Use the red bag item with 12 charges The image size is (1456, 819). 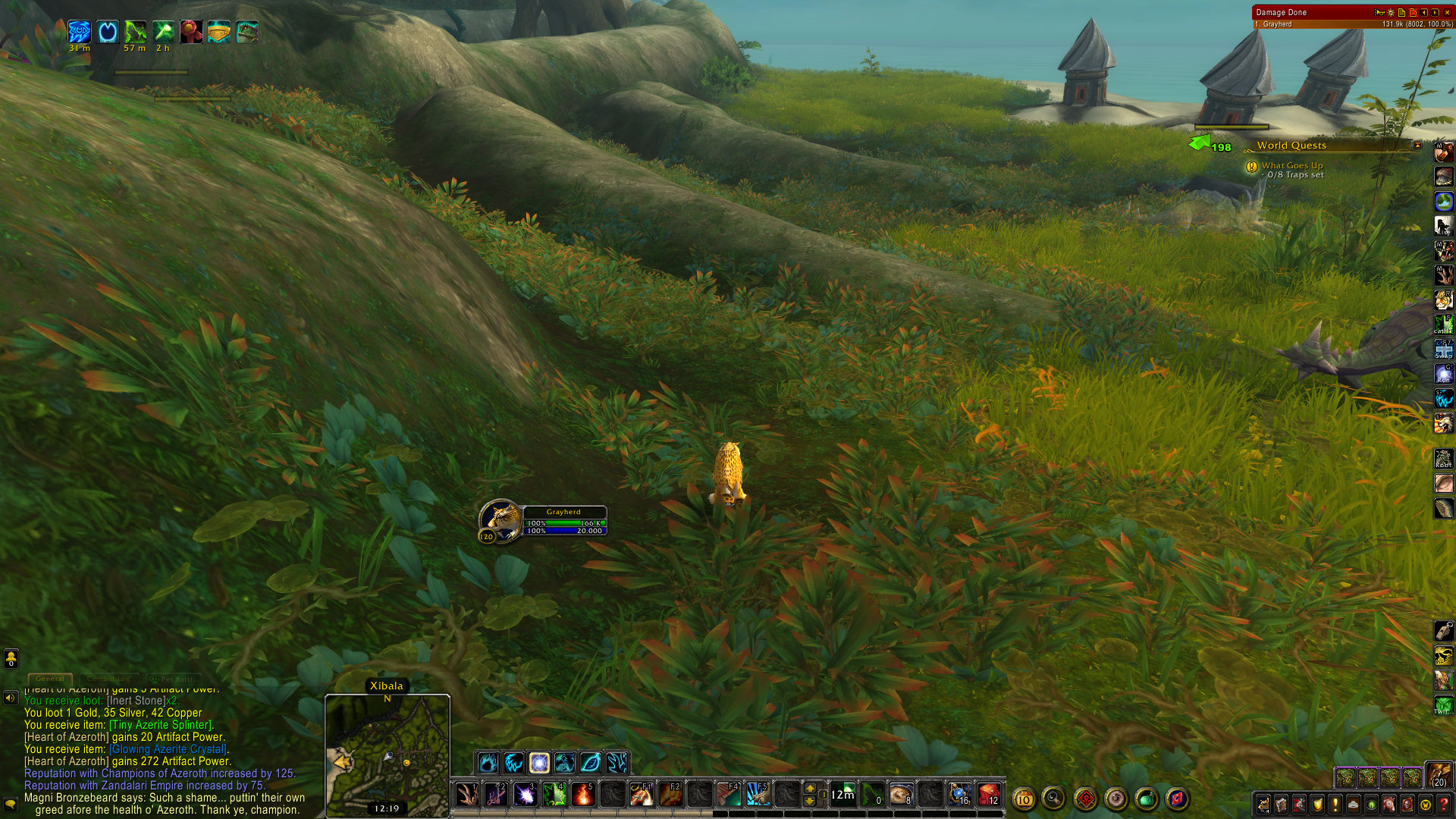[989, 794]
